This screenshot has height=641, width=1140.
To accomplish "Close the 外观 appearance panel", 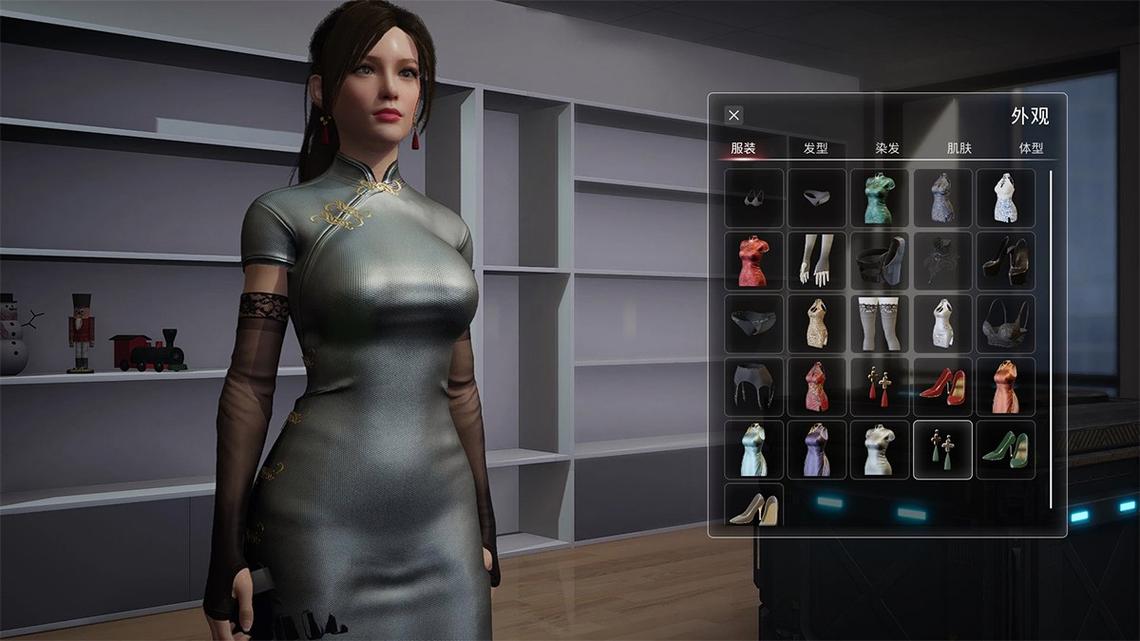I will tap(734, 115).
